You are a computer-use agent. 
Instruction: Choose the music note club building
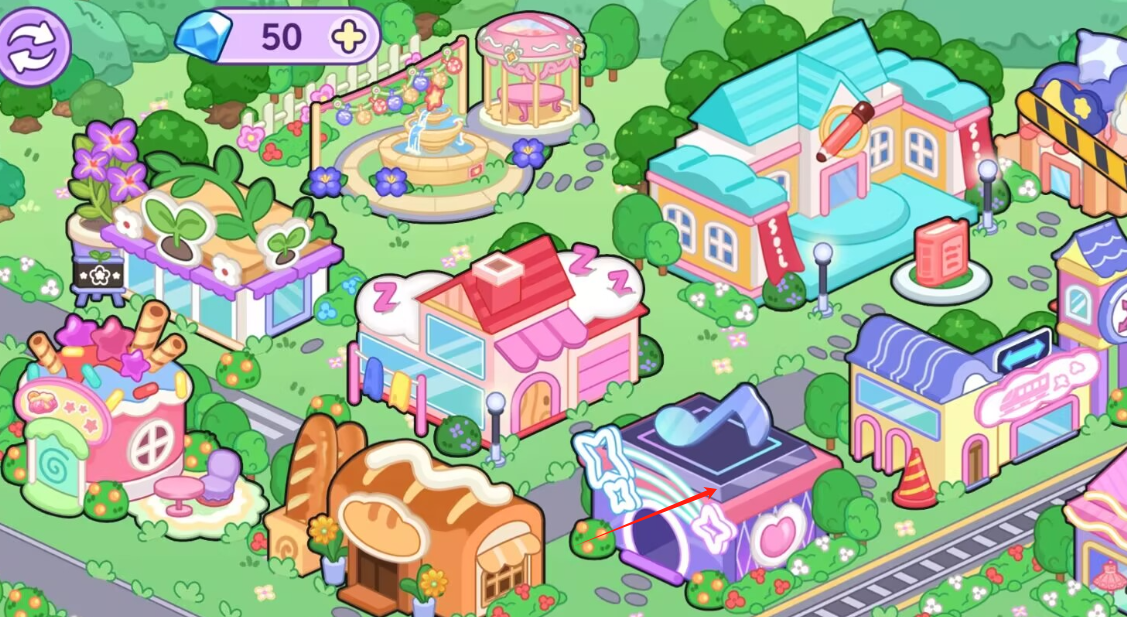[x=710, y=480]
